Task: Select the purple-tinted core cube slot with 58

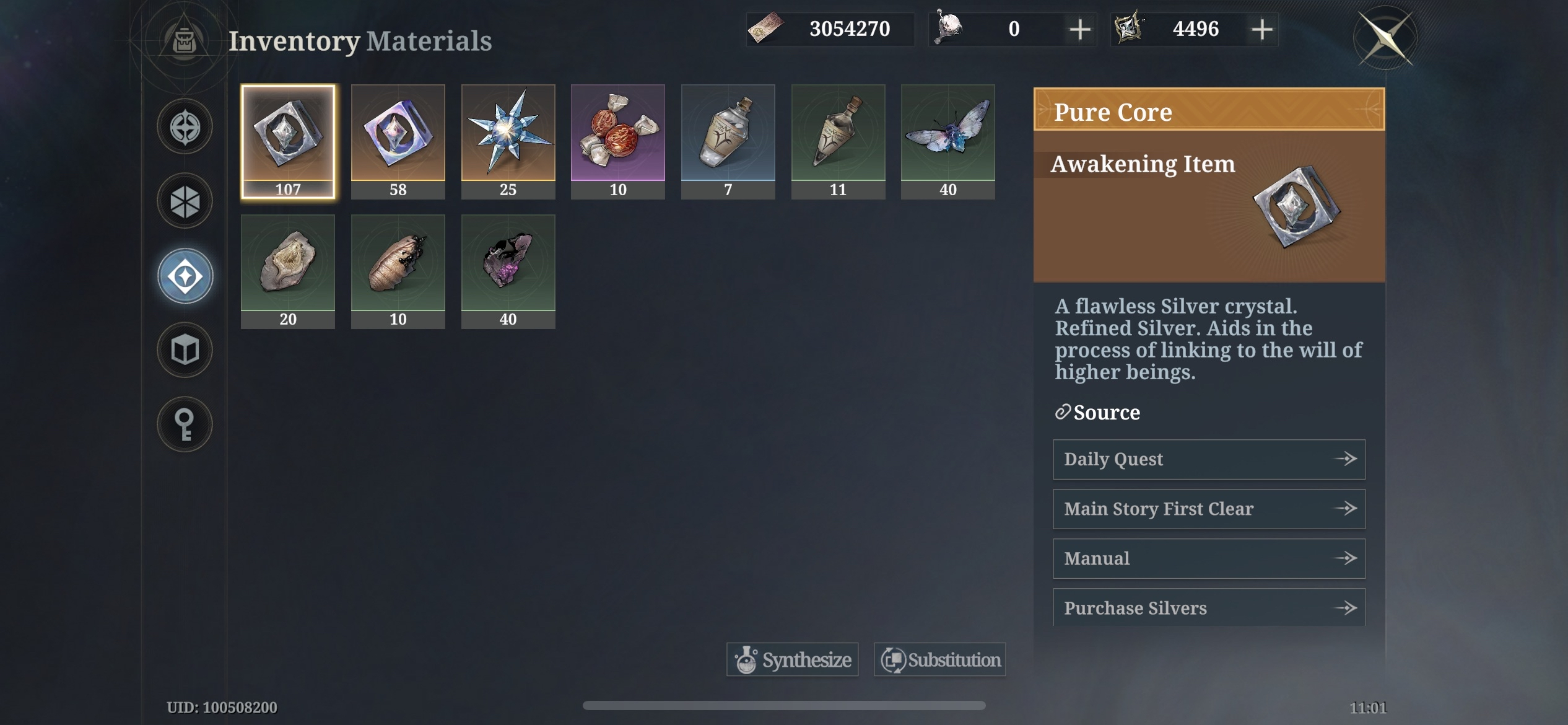Action: tap(398, 141)
